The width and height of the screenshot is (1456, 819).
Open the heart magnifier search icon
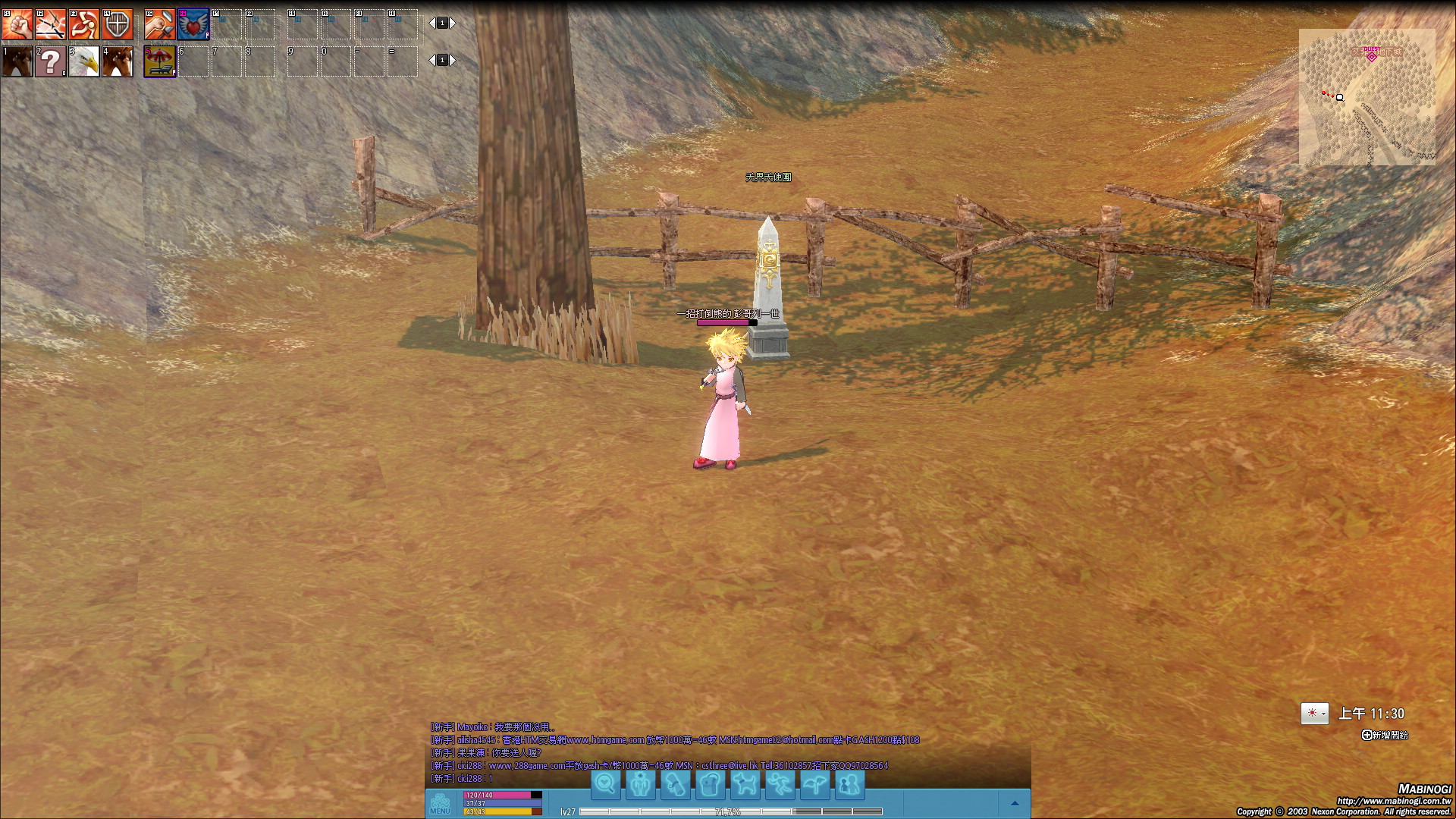tap(606, 784)
